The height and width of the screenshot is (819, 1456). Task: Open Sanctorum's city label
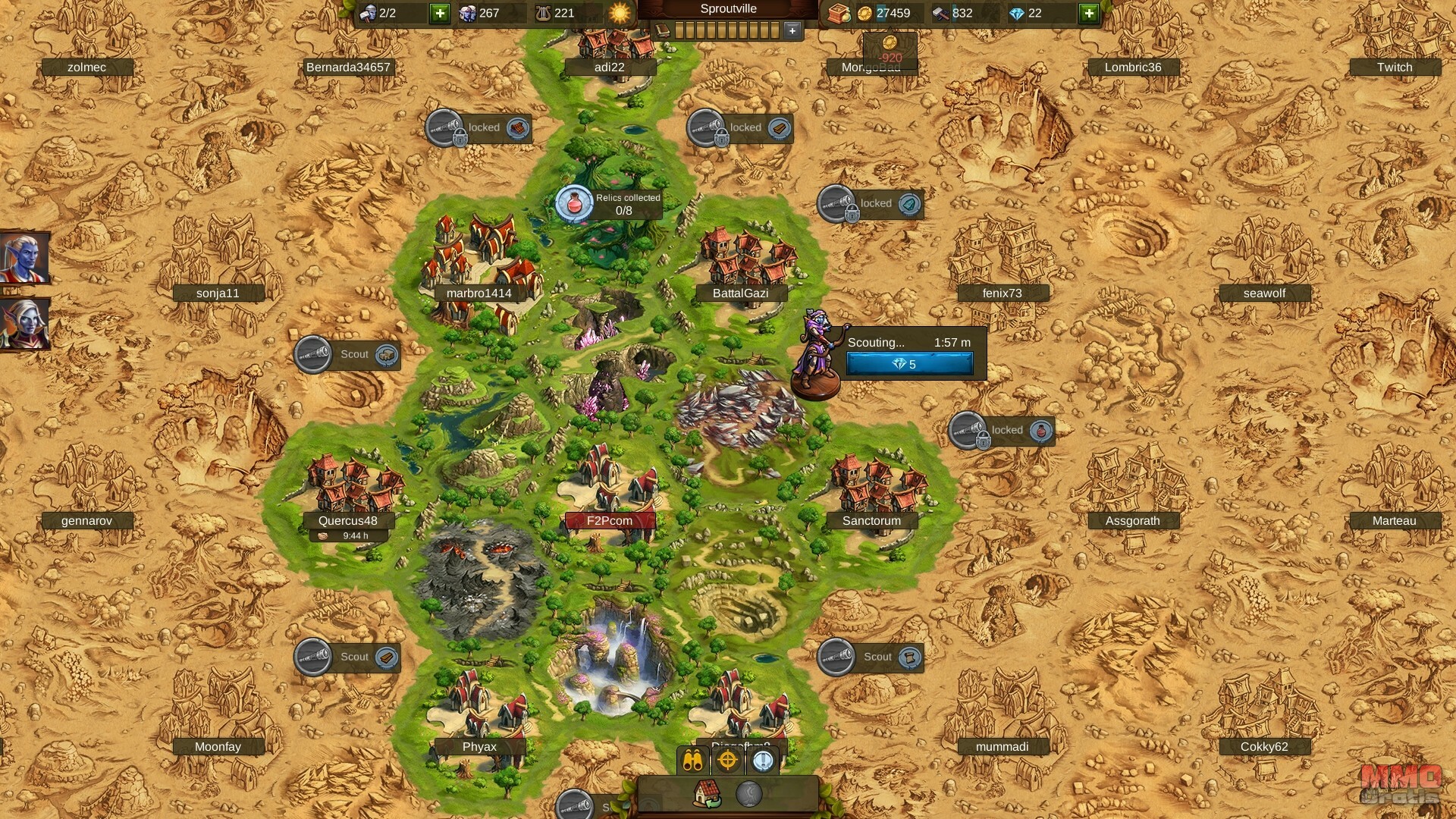(871, 520)
